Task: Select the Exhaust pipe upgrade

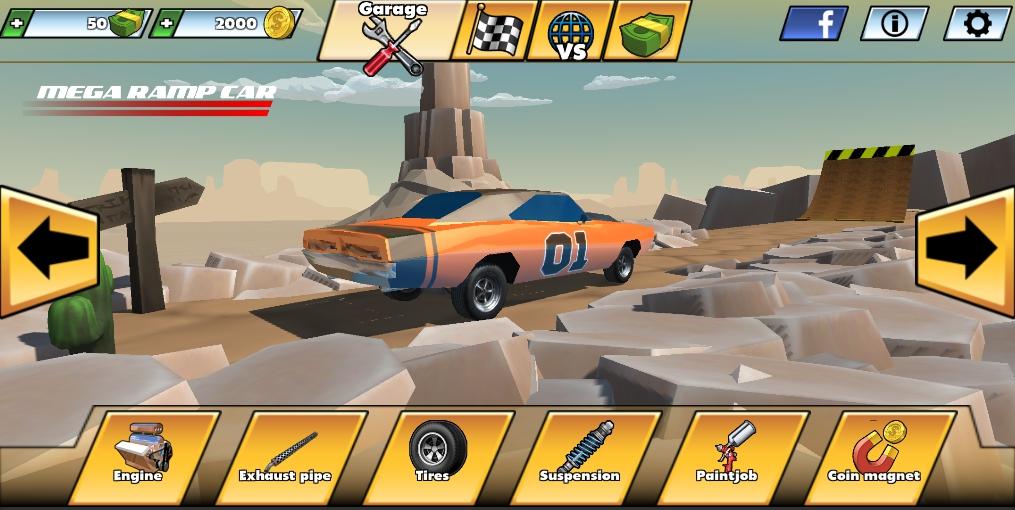Action: 289,455
